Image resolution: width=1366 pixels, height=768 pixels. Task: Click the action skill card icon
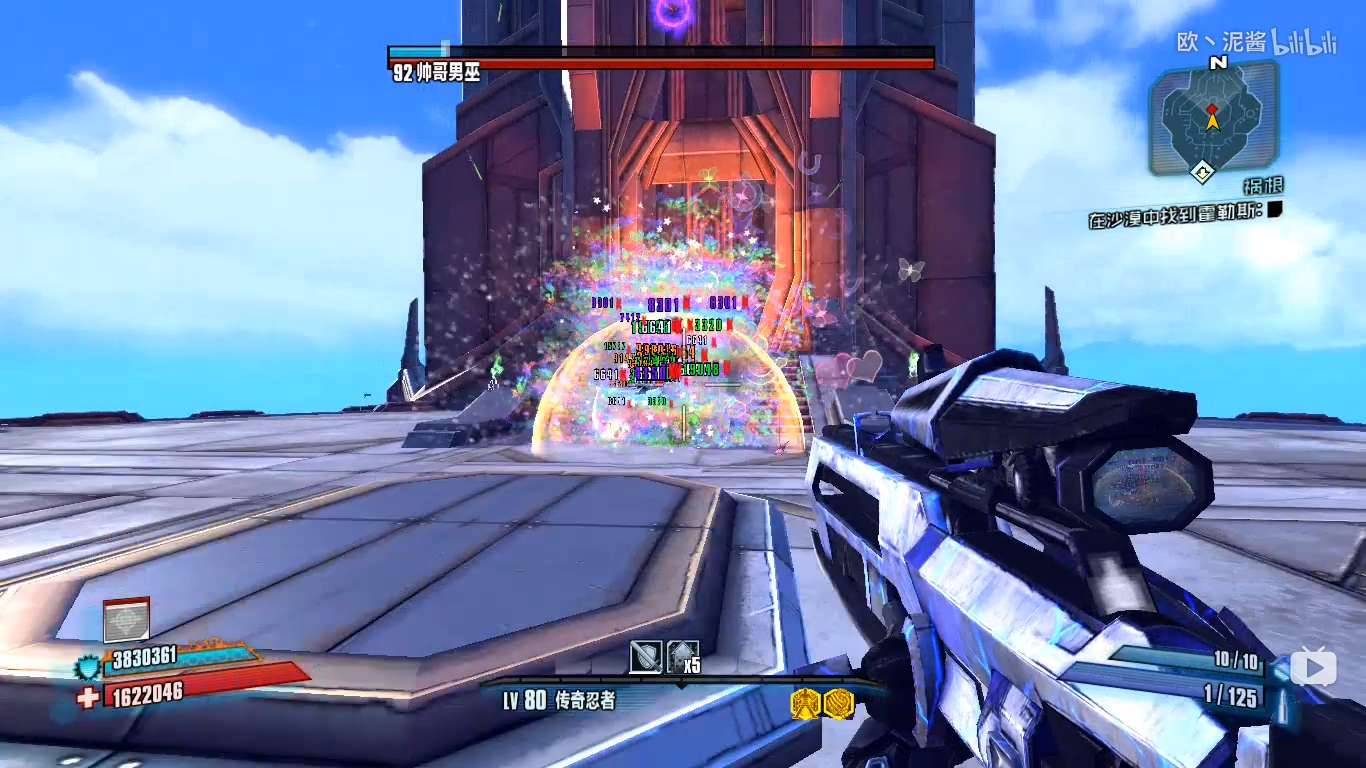click(x=127, y=620)
